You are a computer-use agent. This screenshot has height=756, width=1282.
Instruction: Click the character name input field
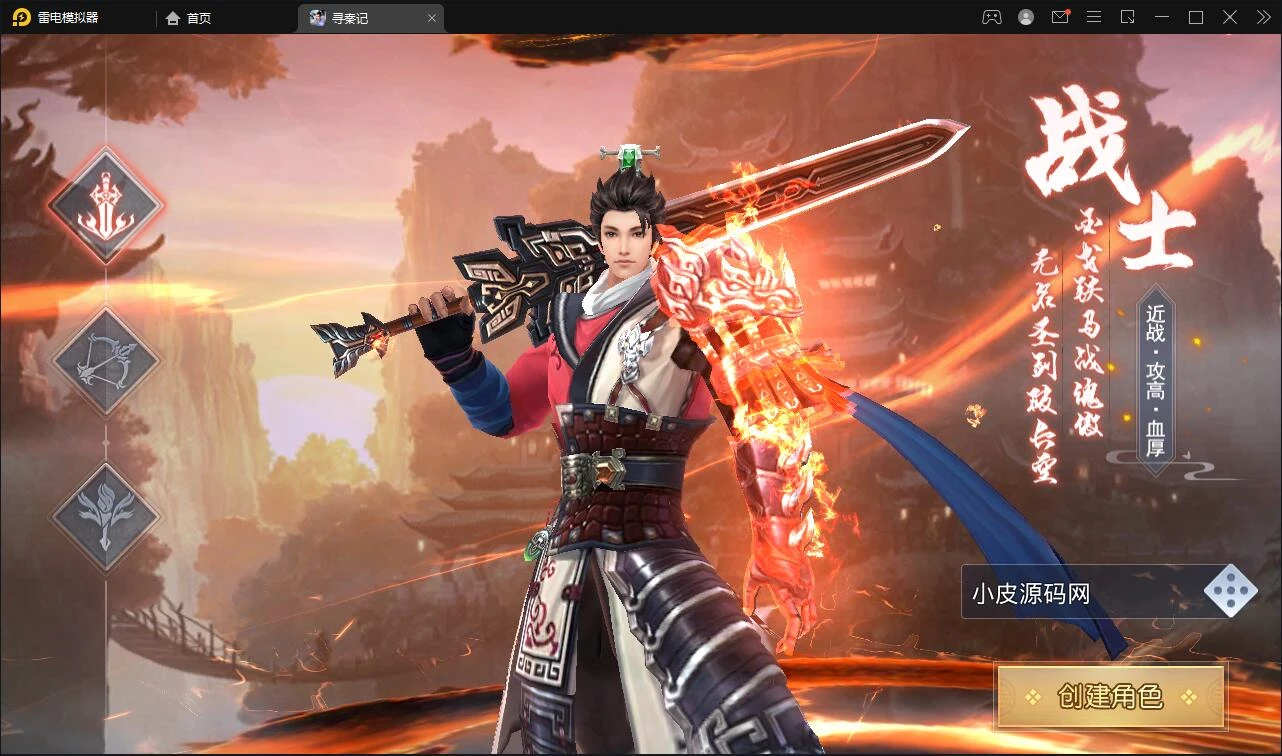click(1080, 594)
